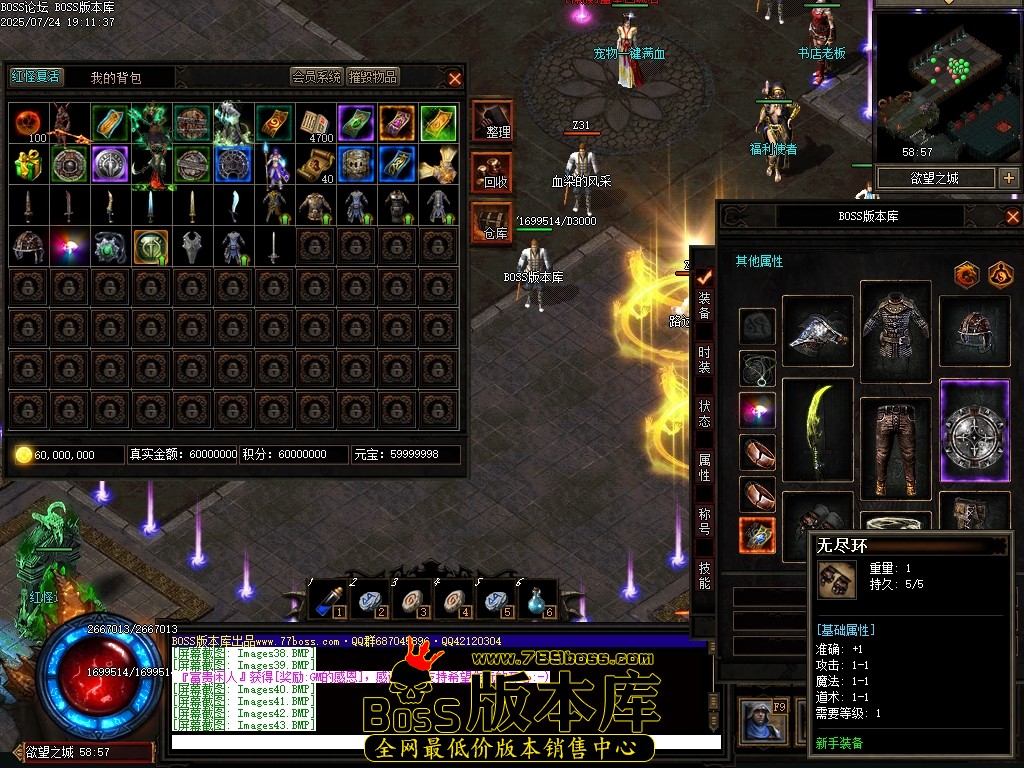Image resolution: width=1024 pixels, height=768 pixels.
Task: Close the character equipment panel
Action: click(1012, 216)
